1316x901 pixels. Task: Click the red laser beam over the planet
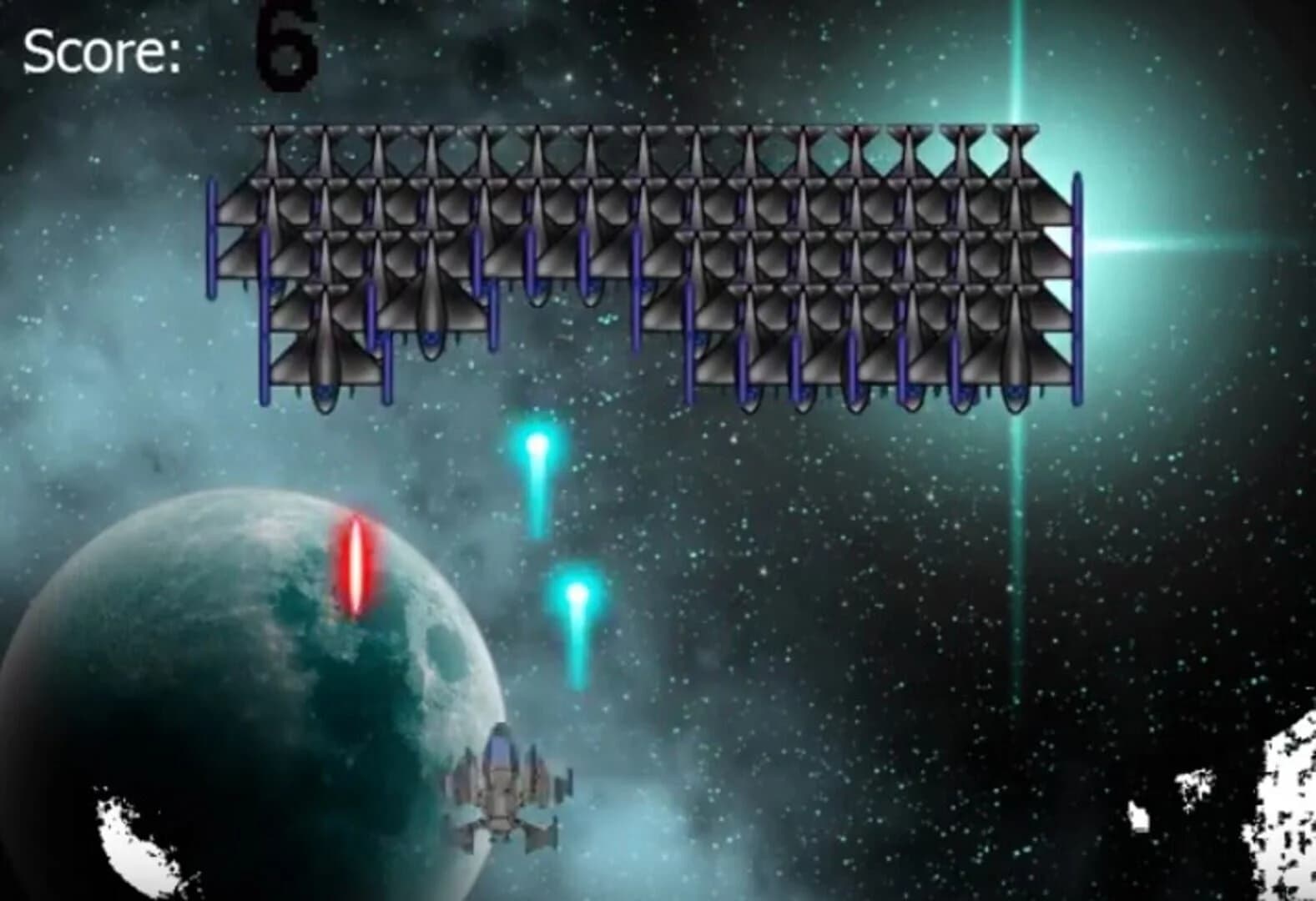[x=355, y=567]
